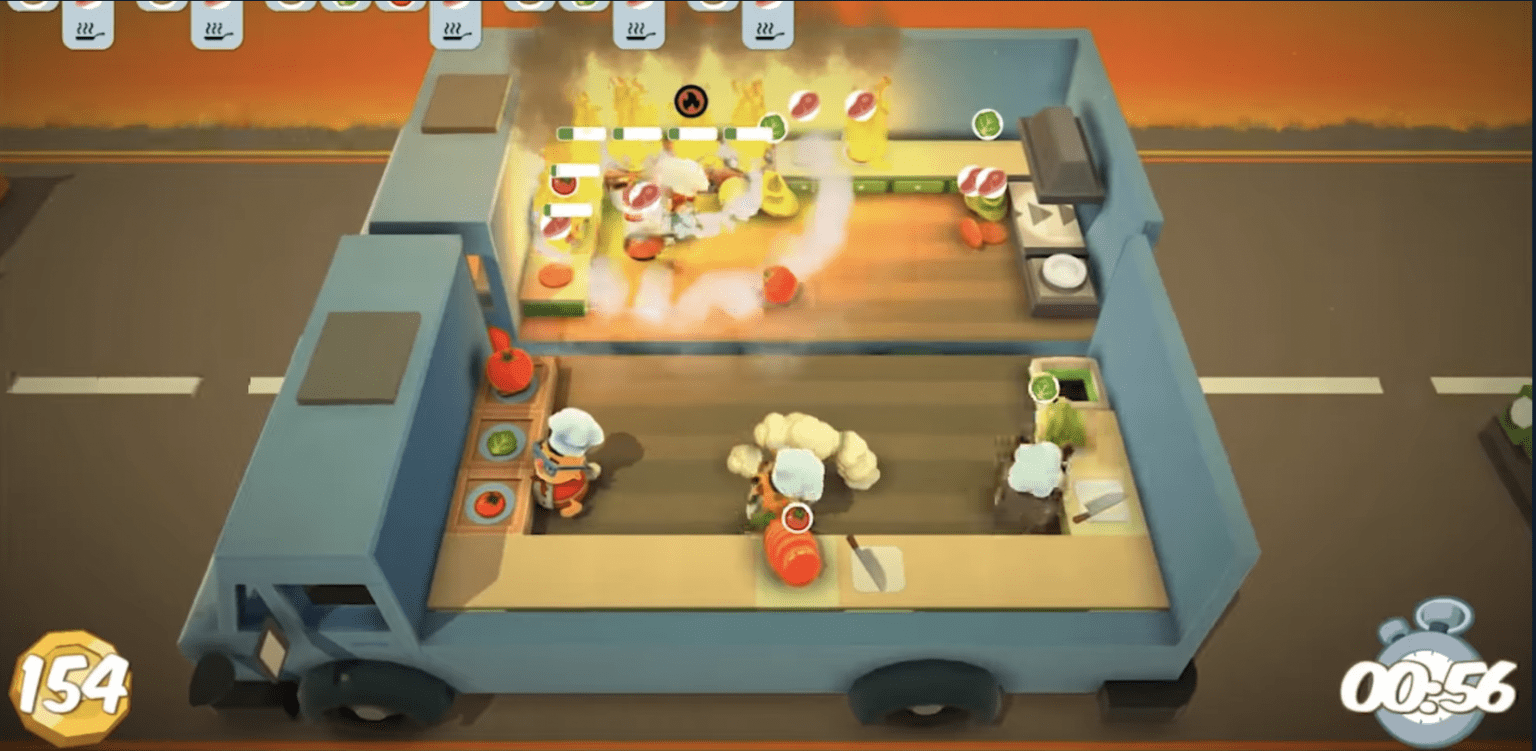This screenshot has height=751, width=1536.
Task: Click the fire warning icon above the burning counter
Action: (692, 99)
